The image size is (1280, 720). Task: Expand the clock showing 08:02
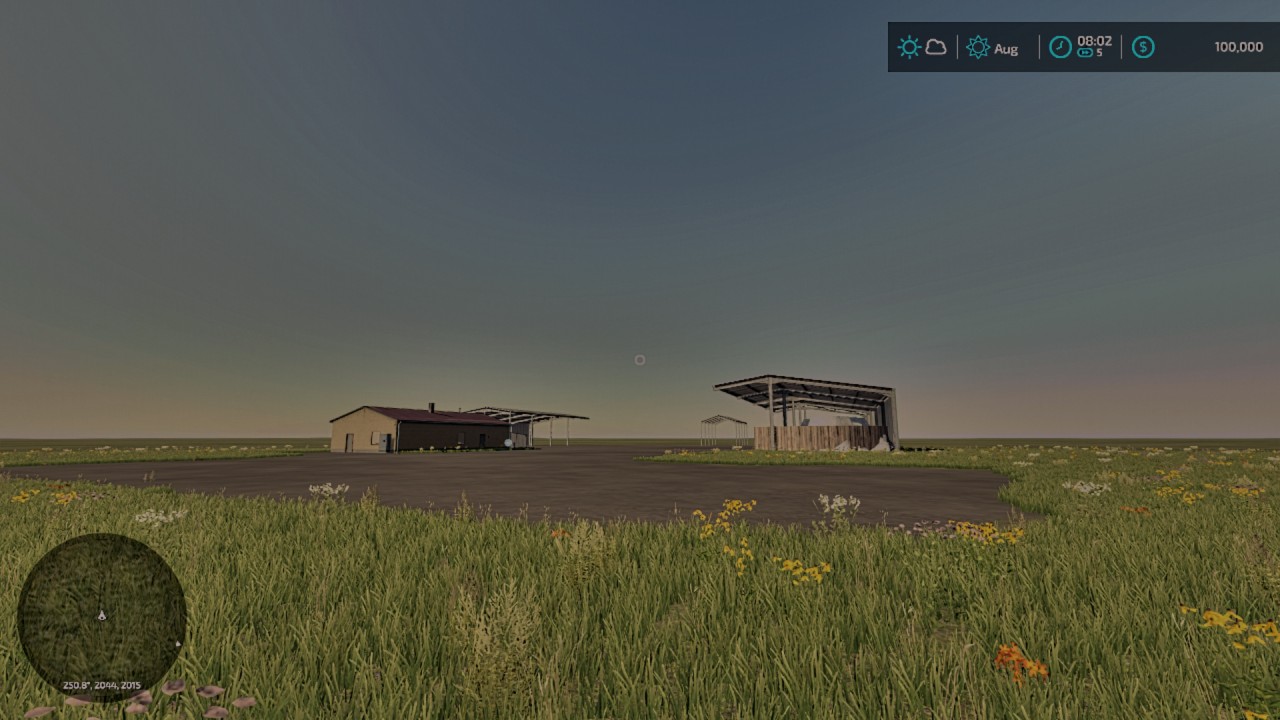tap(1094, 42)
